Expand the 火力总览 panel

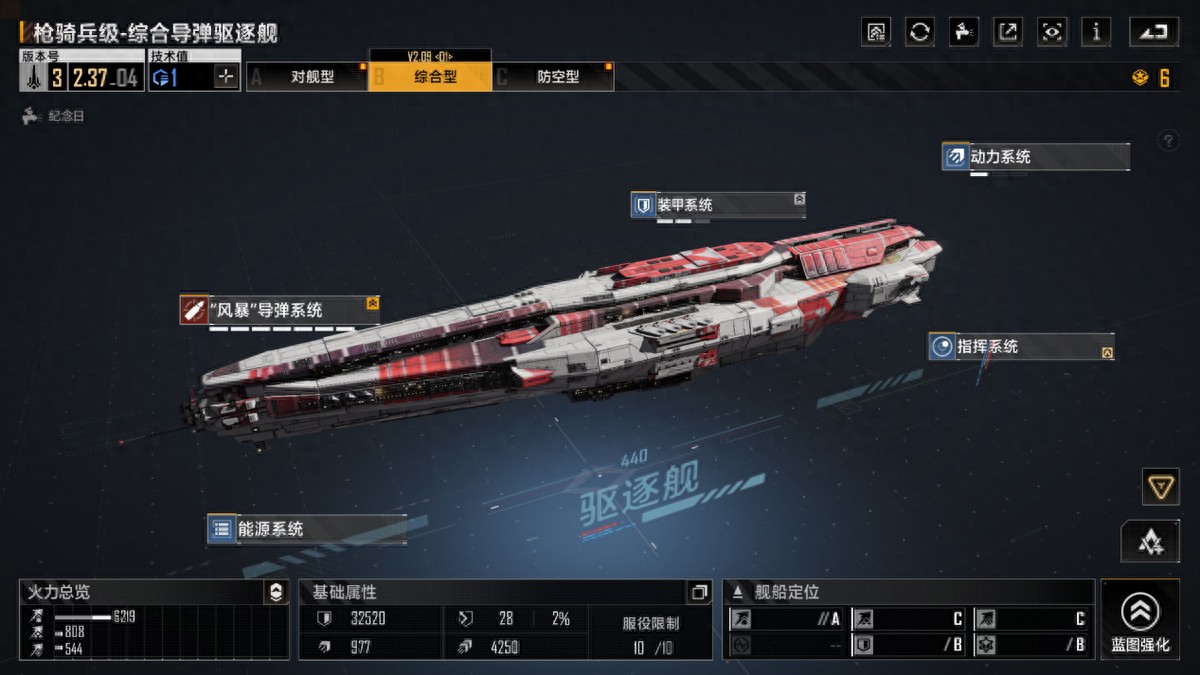click(x=276, y=592)
